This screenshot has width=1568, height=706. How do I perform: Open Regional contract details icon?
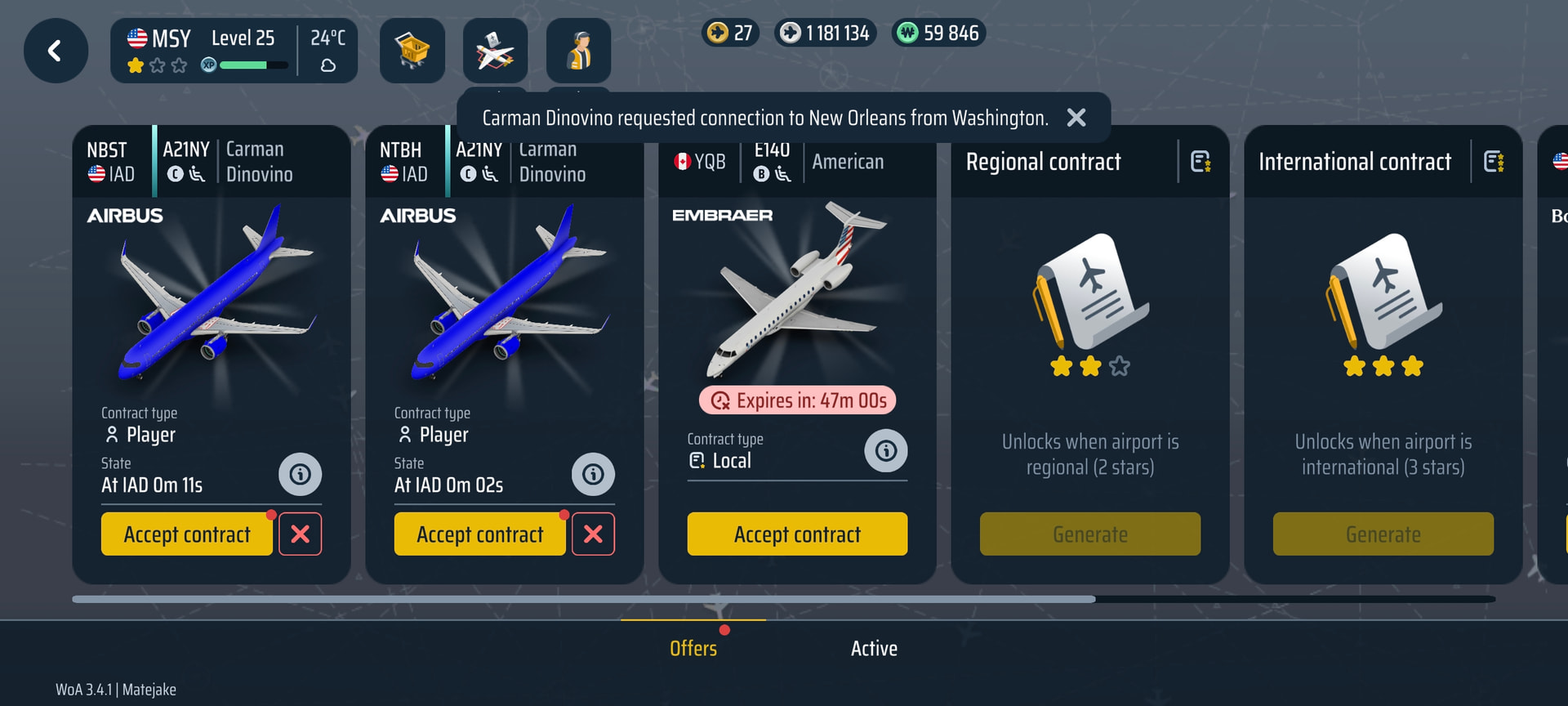pos(1200,162)
